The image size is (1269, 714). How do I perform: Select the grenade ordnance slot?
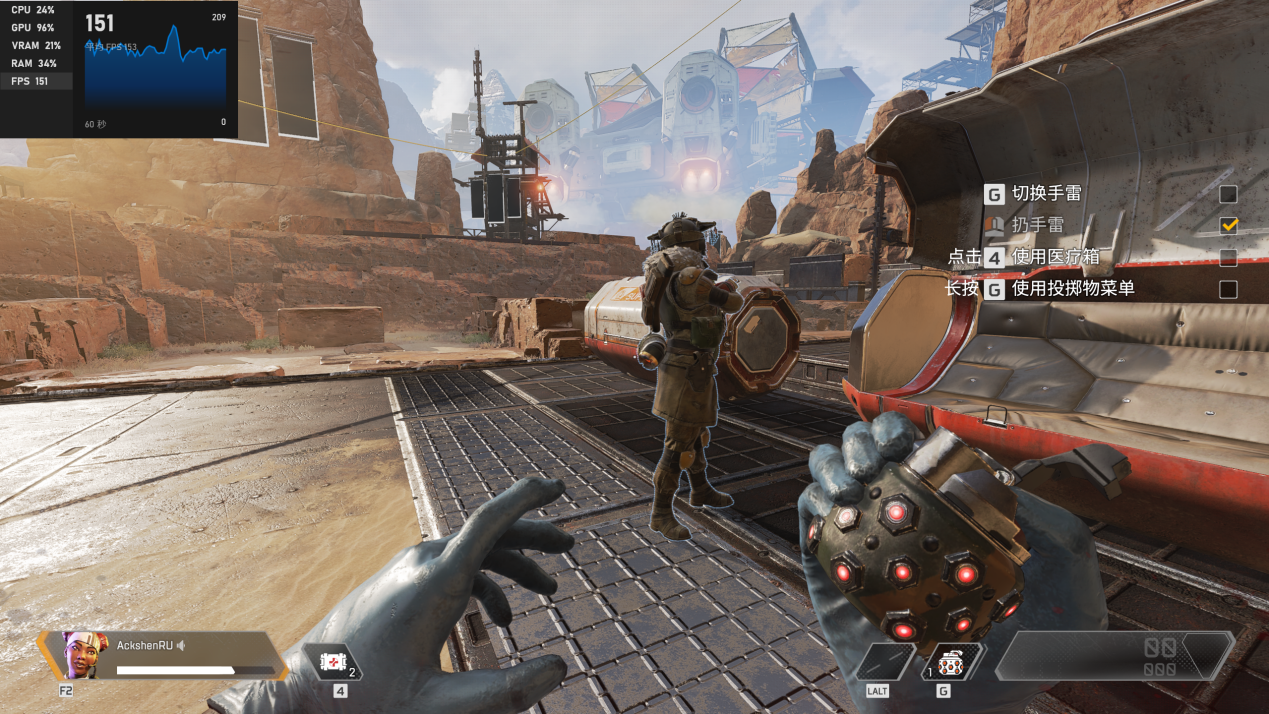pyautogui.click(x=951, y=661)
